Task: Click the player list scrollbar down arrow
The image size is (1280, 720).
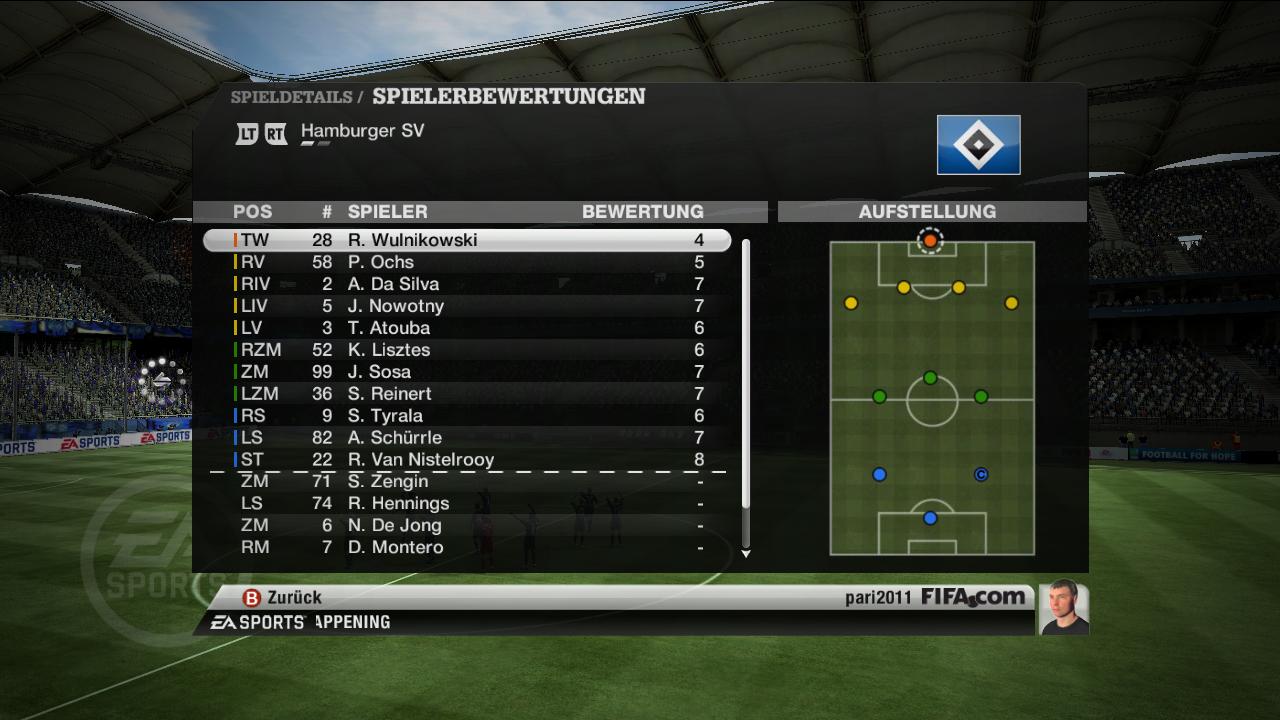Action: click(745, 553)
